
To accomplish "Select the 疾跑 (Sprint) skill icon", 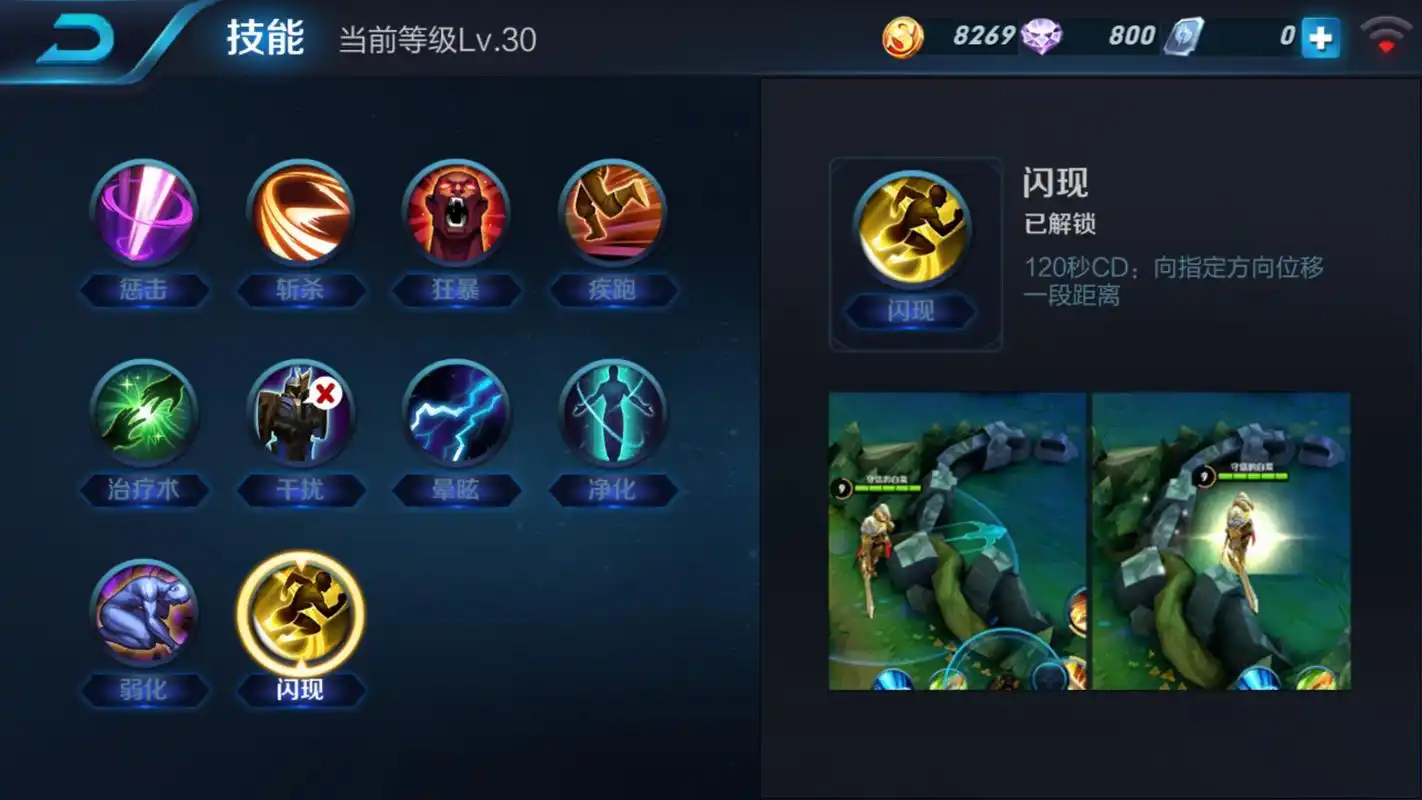I will point(613,212).
